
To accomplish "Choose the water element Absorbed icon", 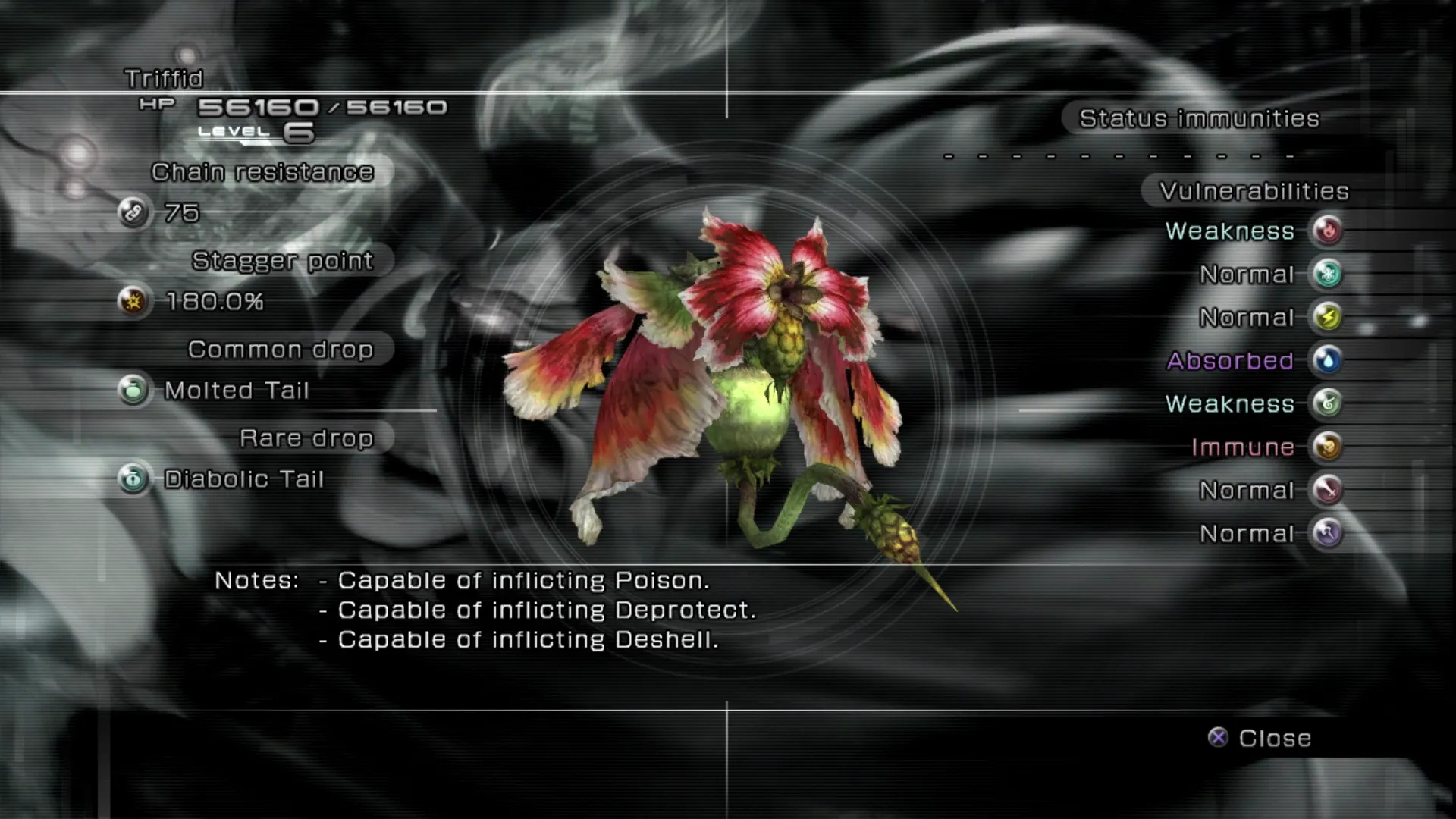I will pyautogui.click(x=1327, y=360).
